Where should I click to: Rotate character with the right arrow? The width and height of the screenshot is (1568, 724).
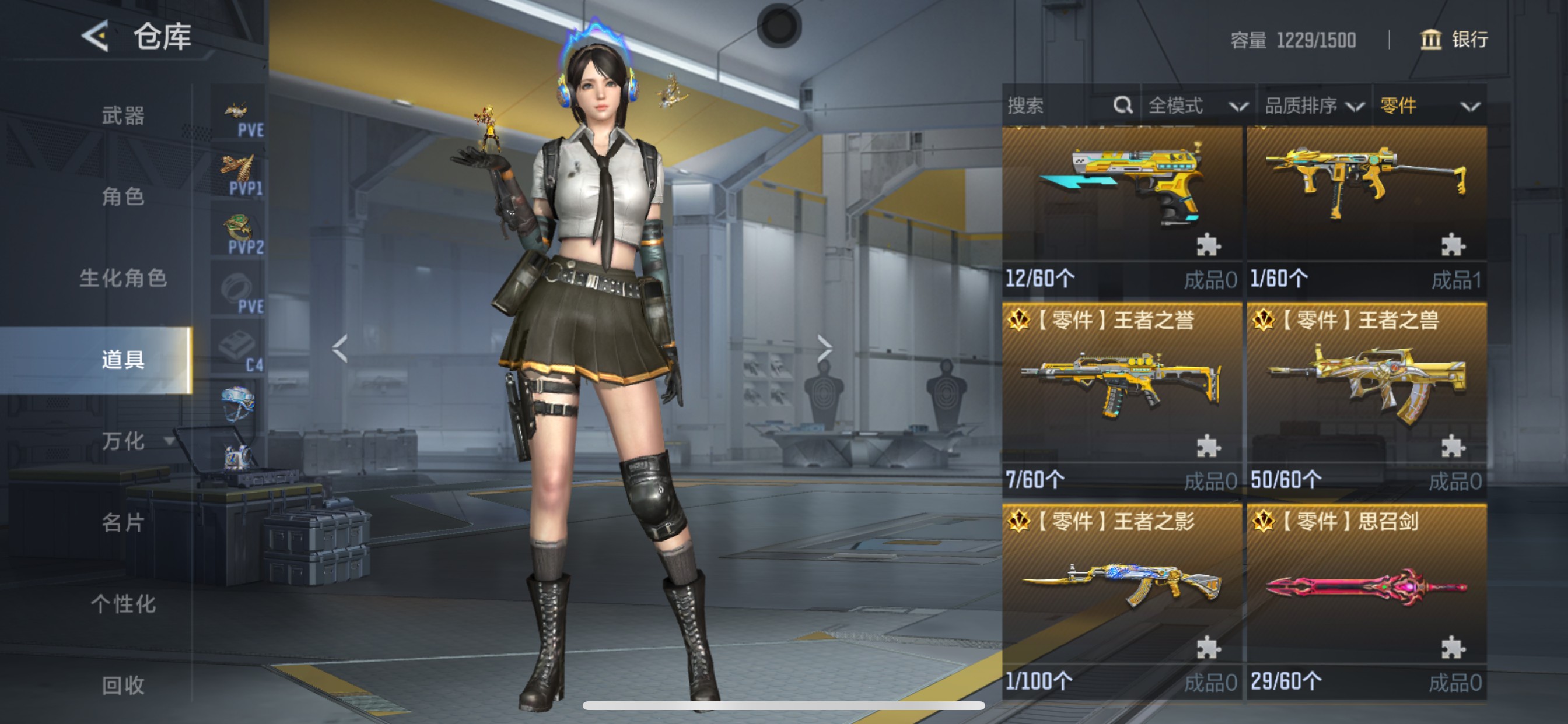(x=824, y=348)
